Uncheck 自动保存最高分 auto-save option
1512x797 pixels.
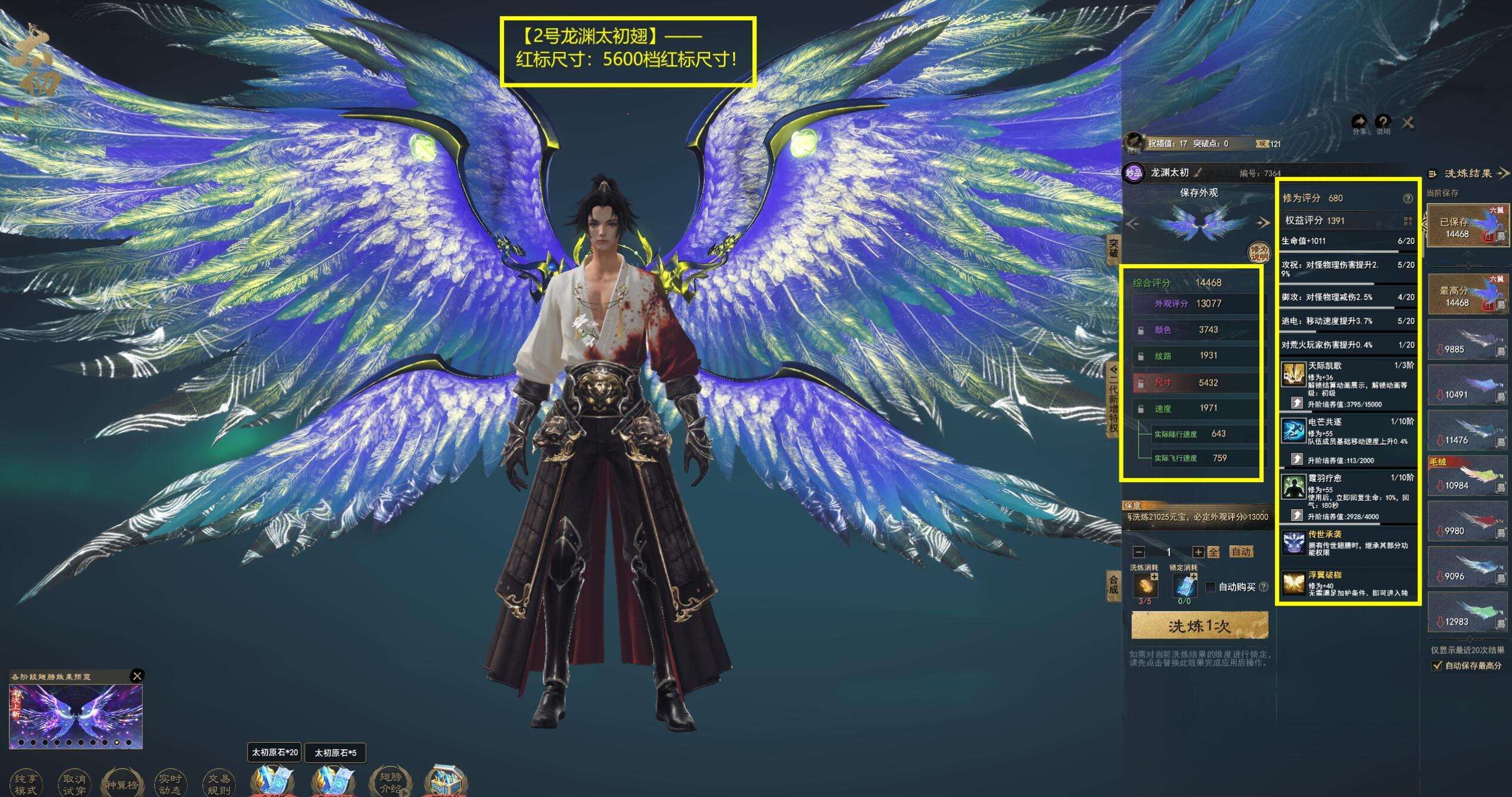coord(1437,665)
